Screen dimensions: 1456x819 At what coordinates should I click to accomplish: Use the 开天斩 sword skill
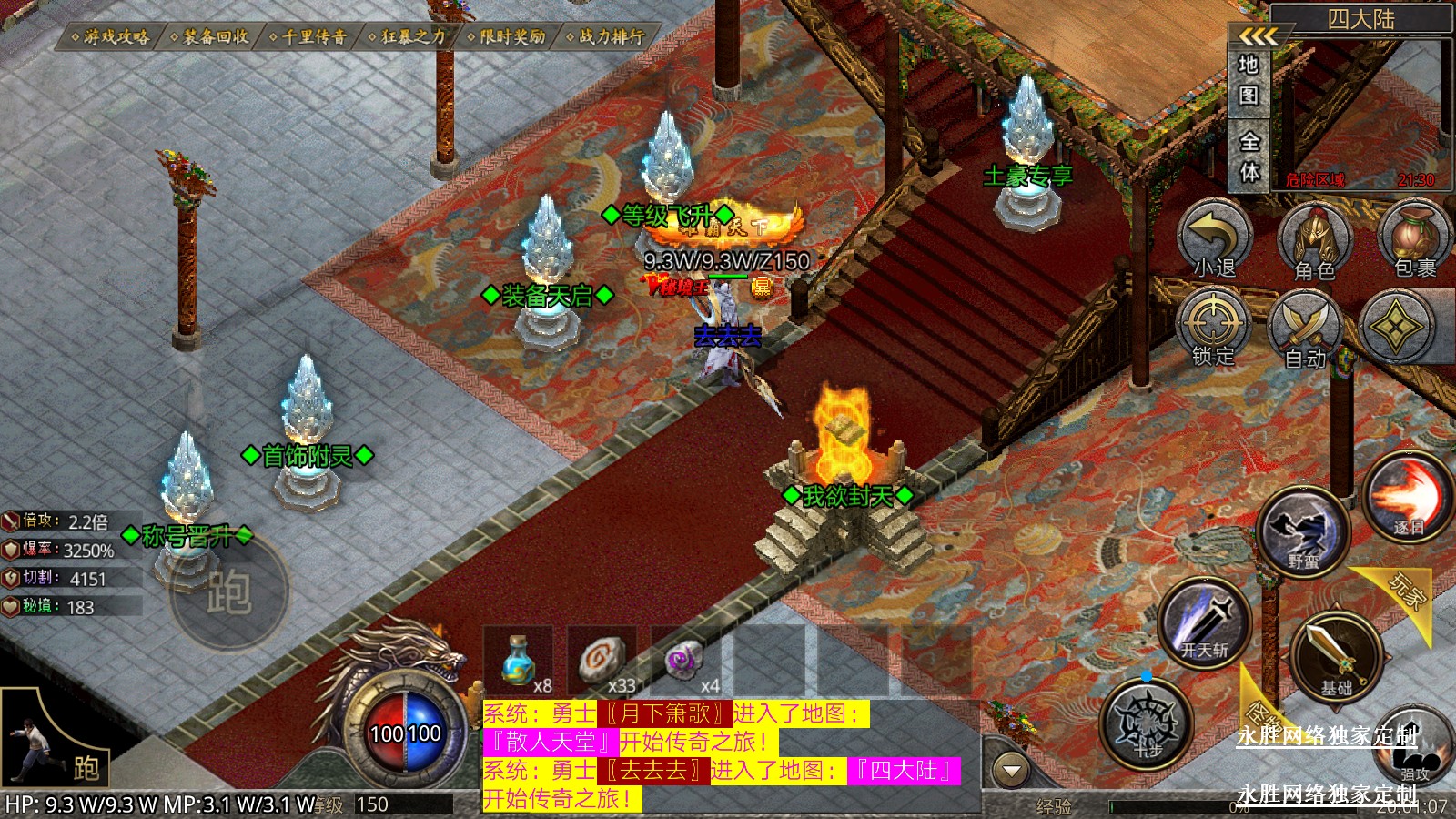(x=1205, y=622)
